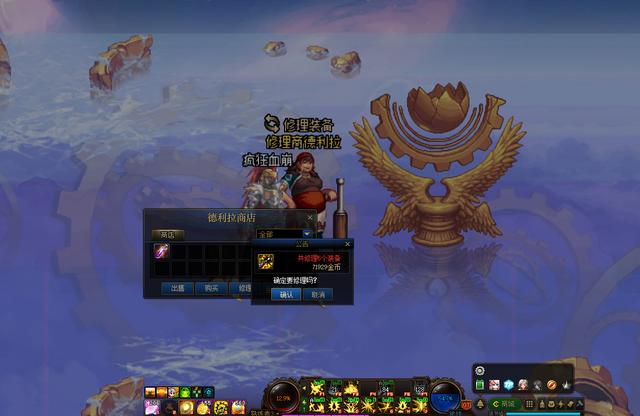
Task: Click the crown icon in popup menu
Action: click(567, 385)
